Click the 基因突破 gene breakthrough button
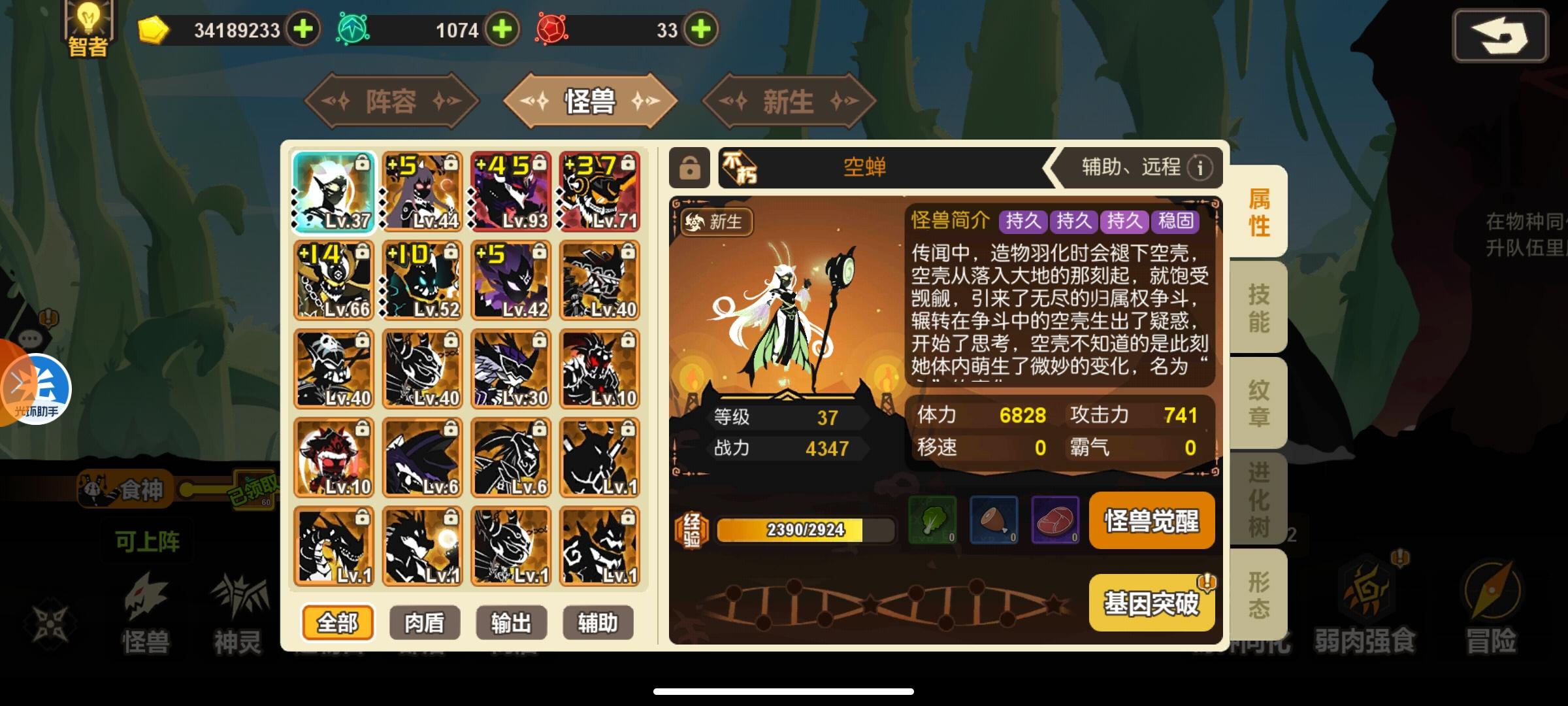This screenshot has width=1568, height=706. point(1152,602)
